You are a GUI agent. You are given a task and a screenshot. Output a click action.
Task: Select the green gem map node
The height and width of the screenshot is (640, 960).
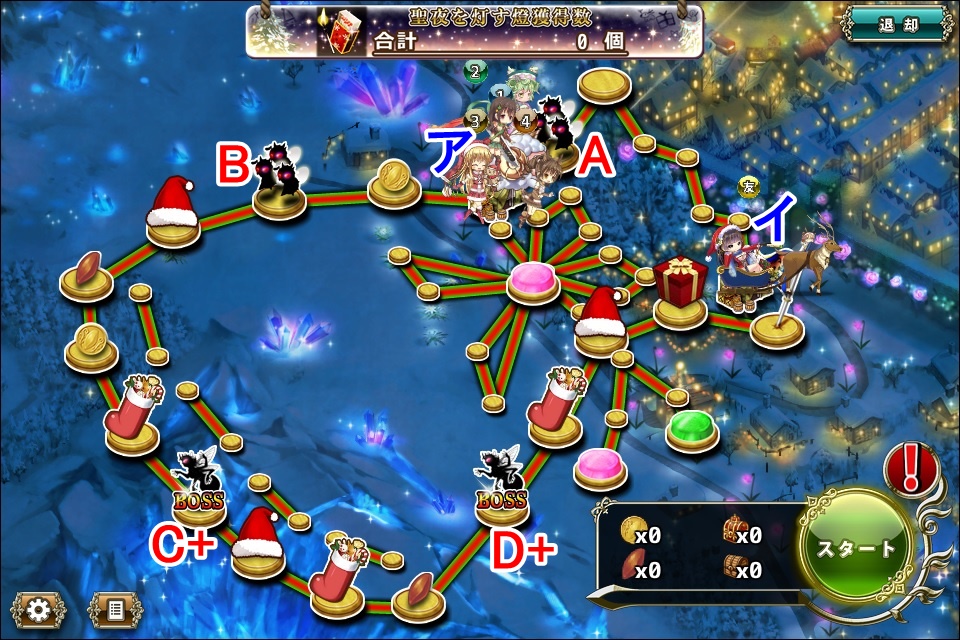692,430
